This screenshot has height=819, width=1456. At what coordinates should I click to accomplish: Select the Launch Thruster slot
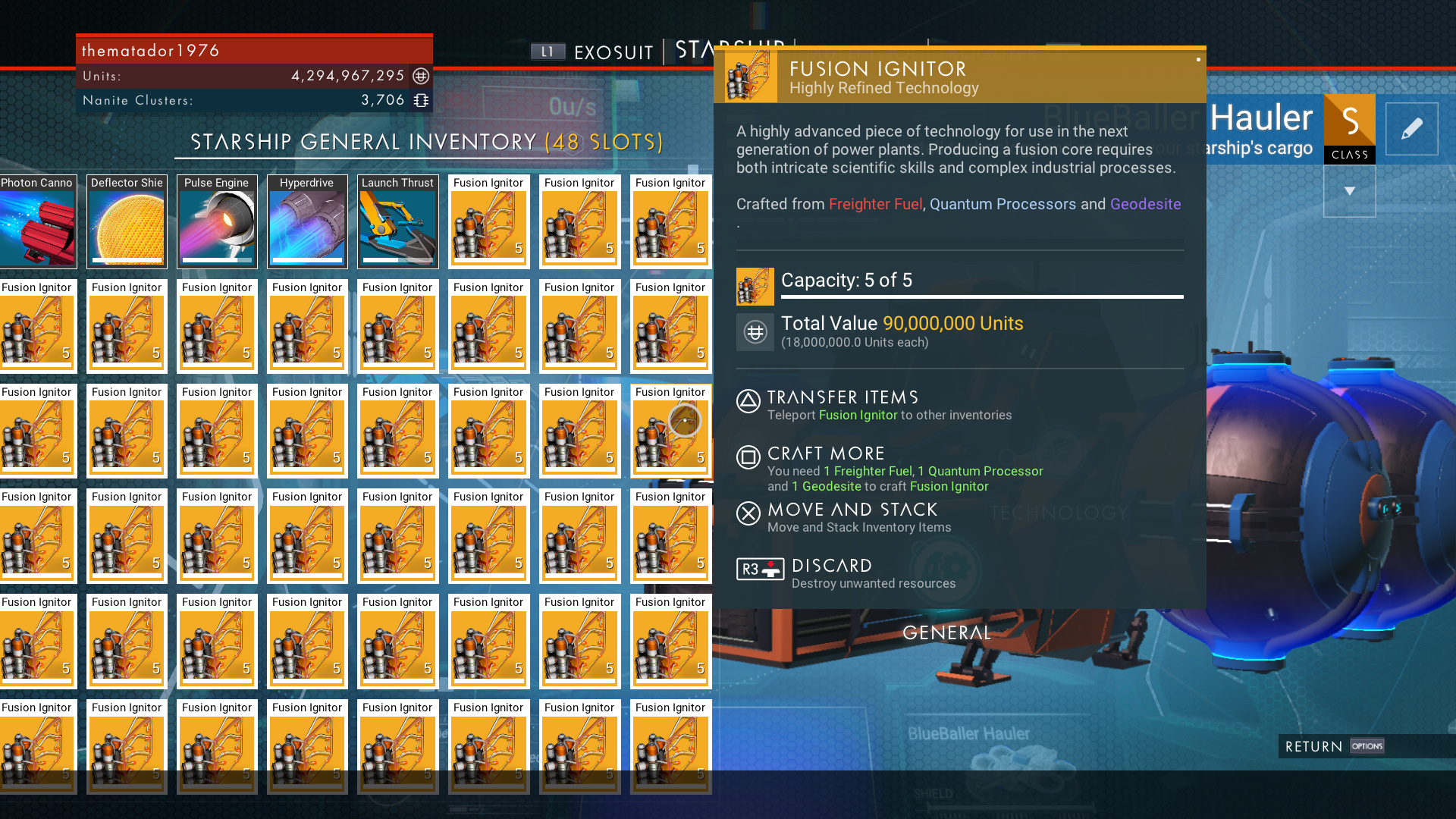397,222
